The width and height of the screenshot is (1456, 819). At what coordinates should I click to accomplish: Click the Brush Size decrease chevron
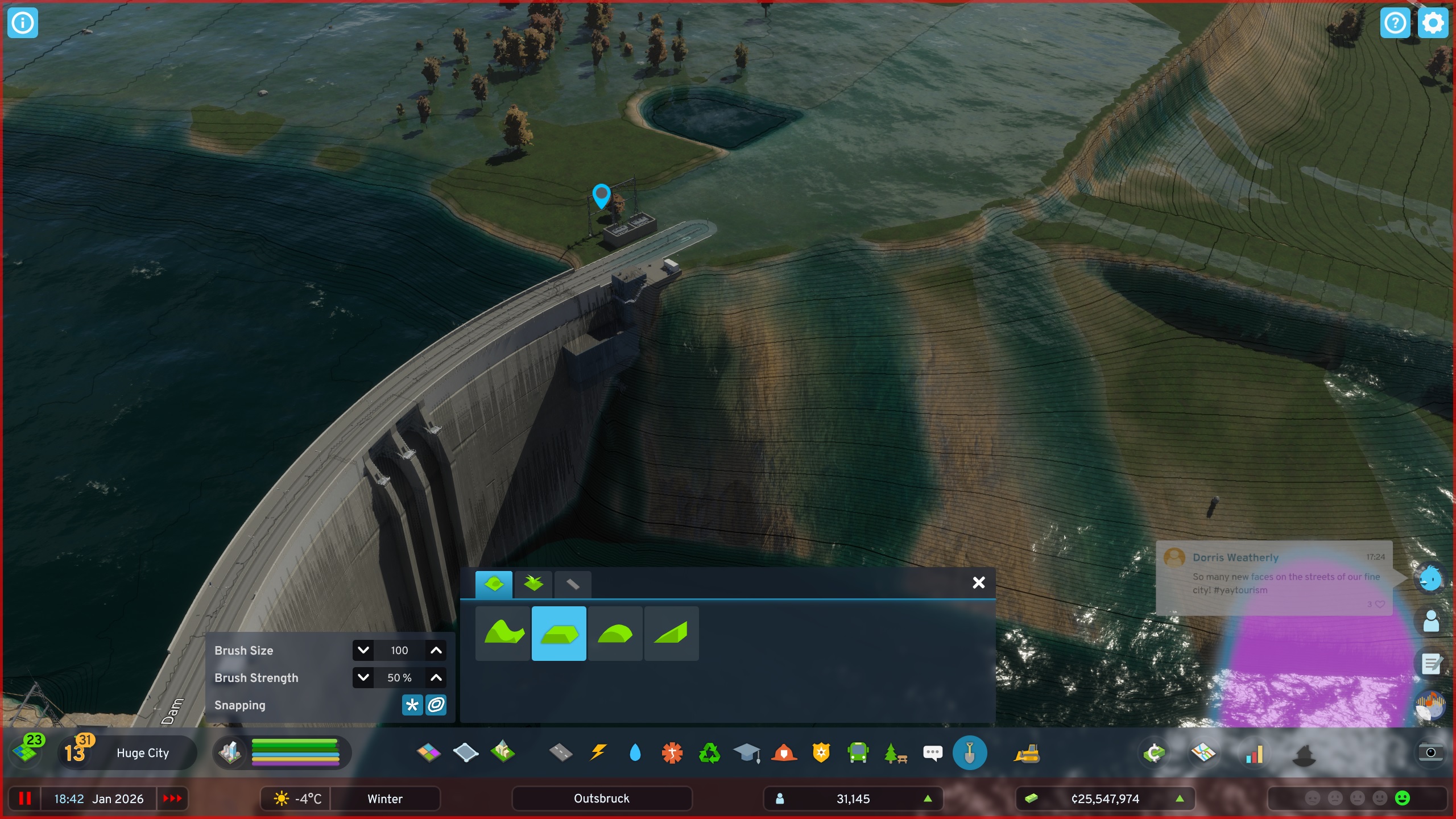point(363,650)
